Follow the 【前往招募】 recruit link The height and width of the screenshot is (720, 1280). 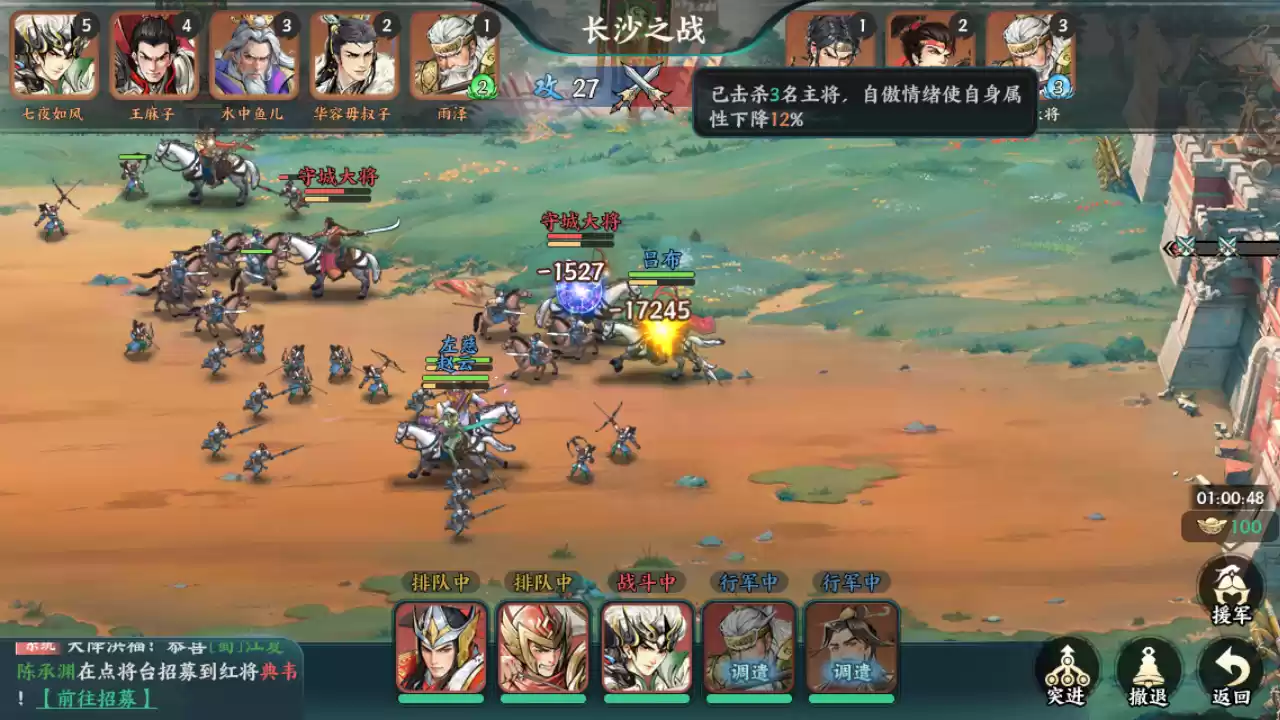tap(96, 698)
